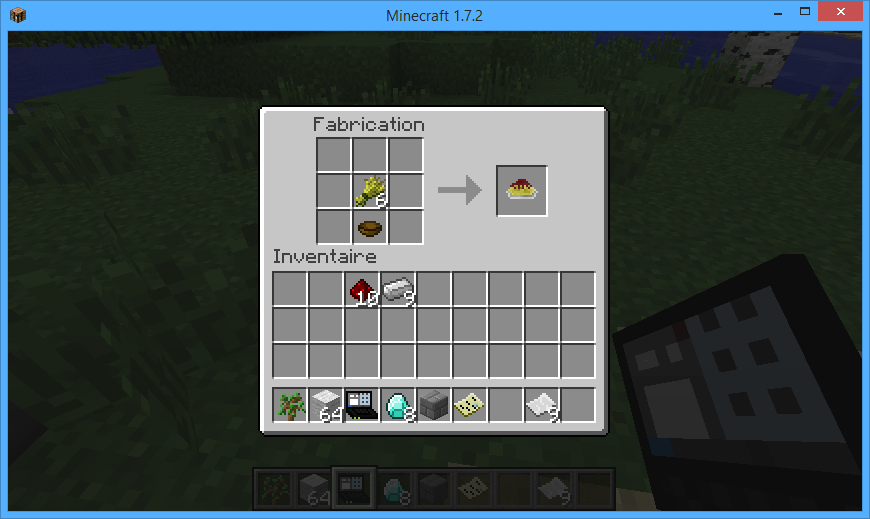
Task: Select the computer item slot
Action: click(362, 405)
